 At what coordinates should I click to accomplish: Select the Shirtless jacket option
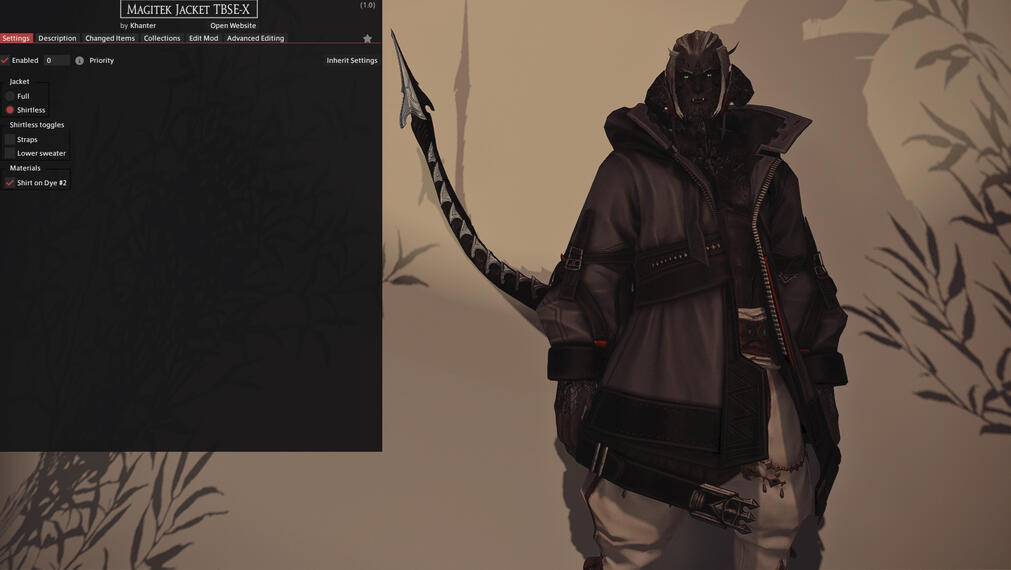10,110
